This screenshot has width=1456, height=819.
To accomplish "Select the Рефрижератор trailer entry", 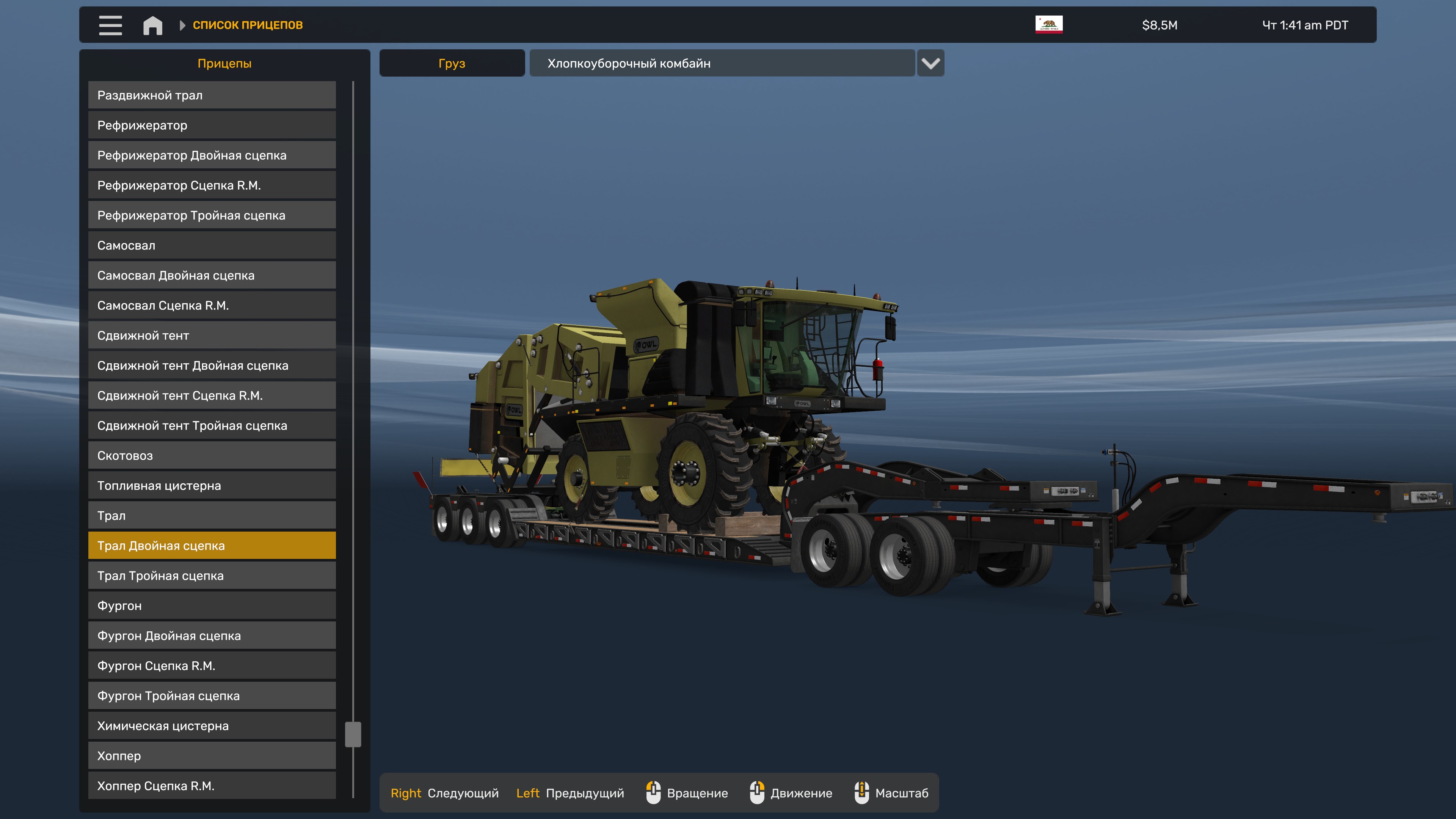I will 212,125.
